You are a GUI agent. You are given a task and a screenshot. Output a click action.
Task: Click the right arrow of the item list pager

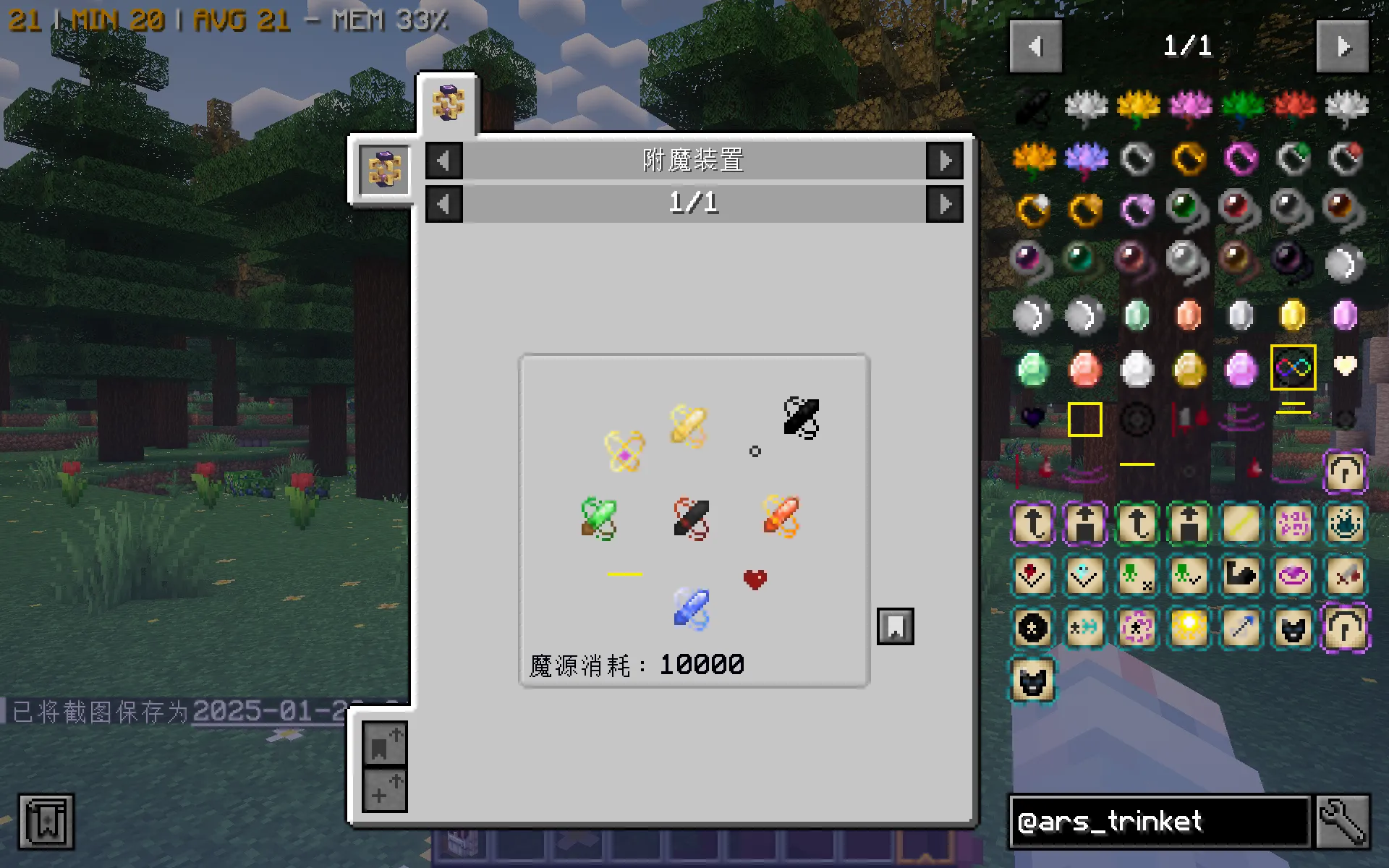pos(1342,46)
